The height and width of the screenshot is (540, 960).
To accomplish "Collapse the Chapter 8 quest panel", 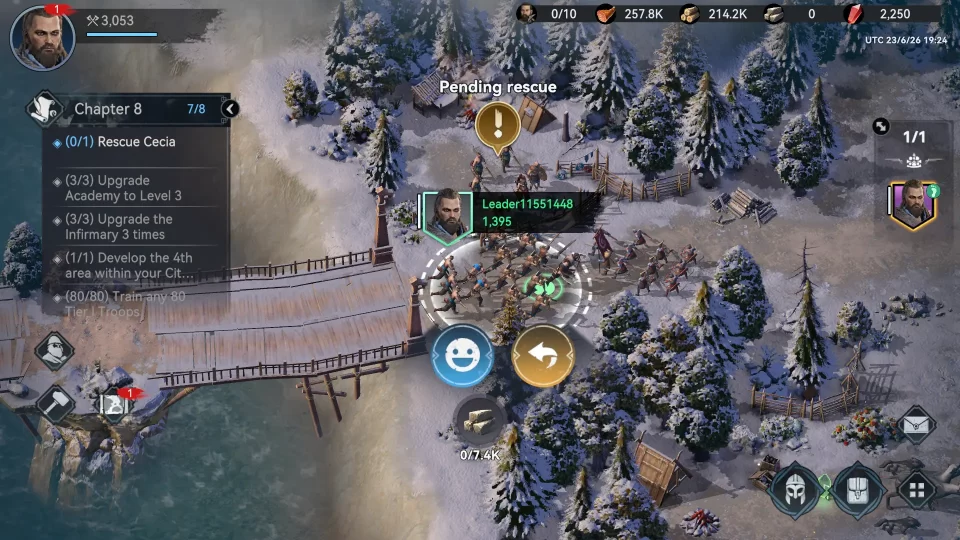I will tap(230, 109).
